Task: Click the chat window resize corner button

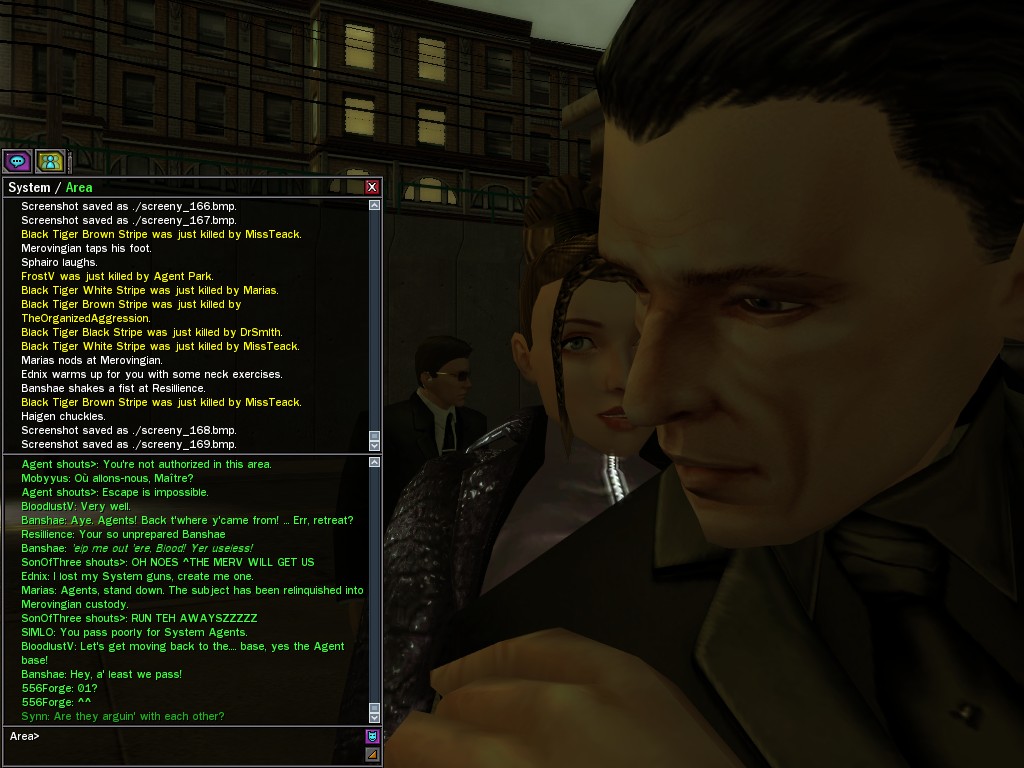Action: (372, 754)
